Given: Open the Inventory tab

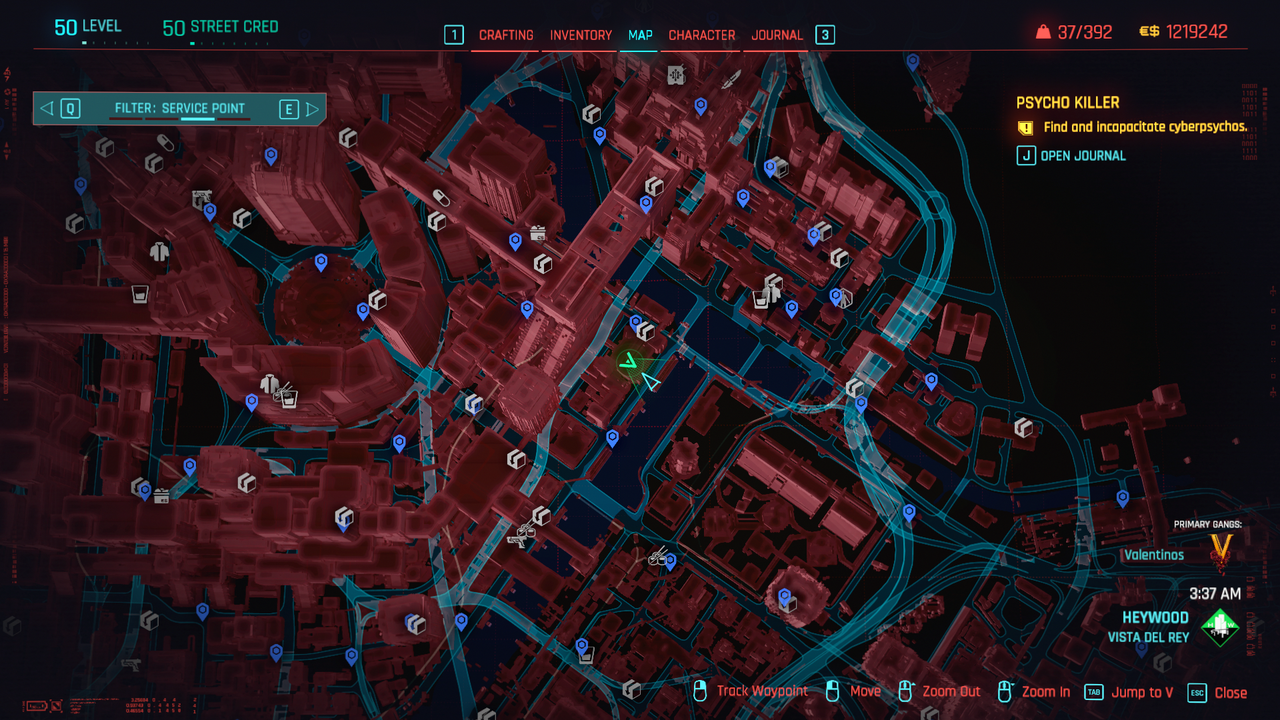Looking at the screenshot, I should coord(581,35).
